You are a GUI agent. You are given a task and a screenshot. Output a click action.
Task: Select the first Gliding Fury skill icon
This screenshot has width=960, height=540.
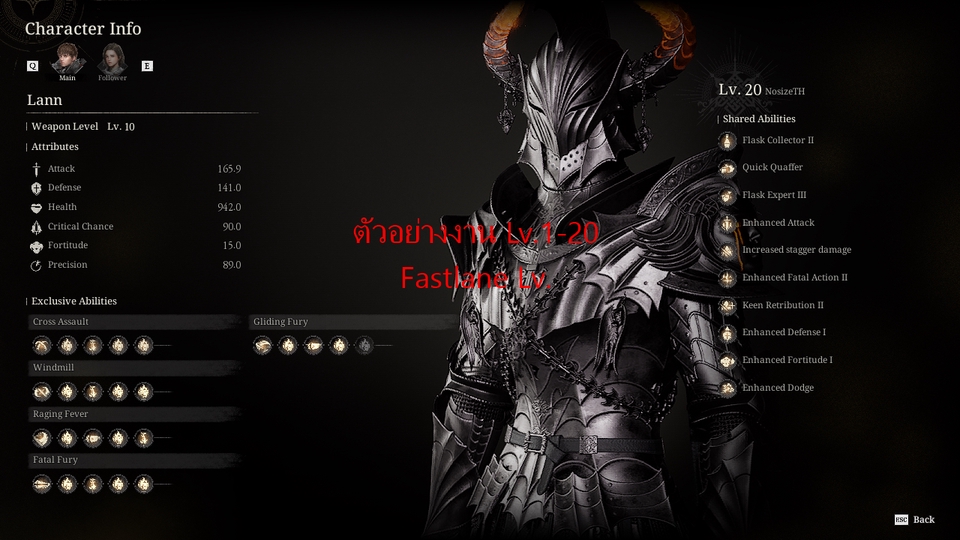(263, 345)
